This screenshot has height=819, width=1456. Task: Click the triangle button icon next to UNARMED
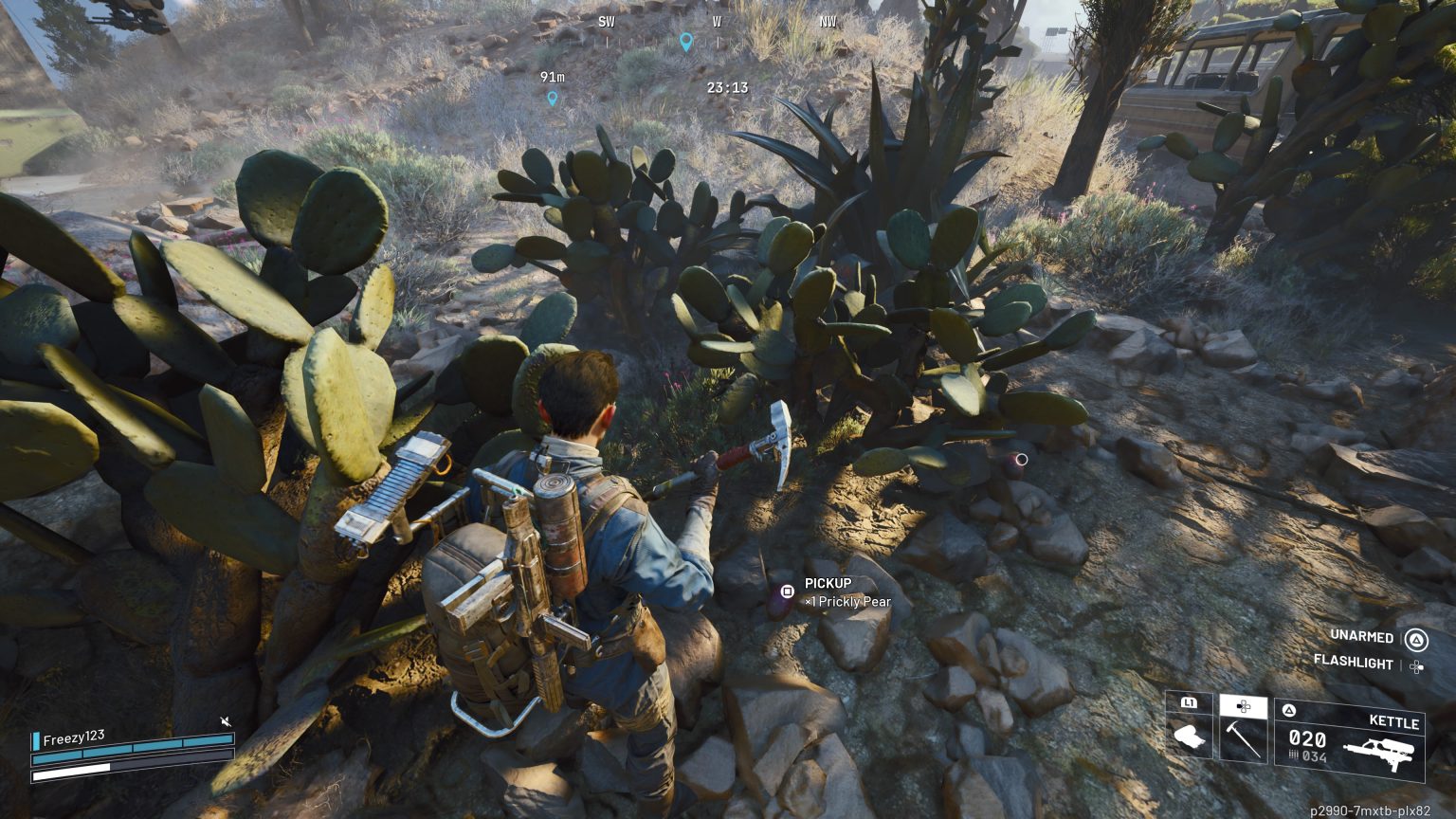(x=1416, y=638)
